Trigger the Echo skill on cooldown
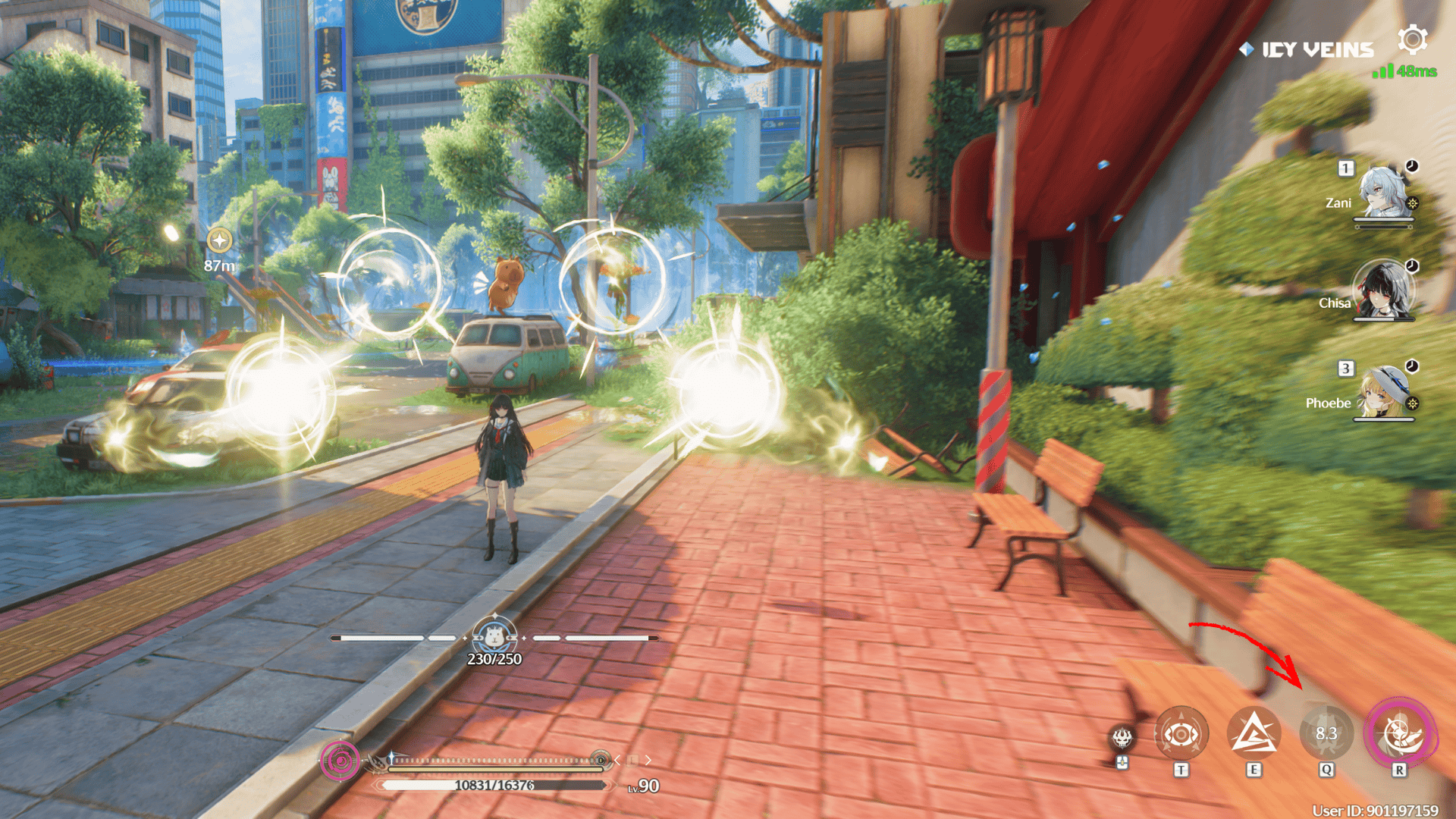1456x819 pixels. pos(1326,734)
